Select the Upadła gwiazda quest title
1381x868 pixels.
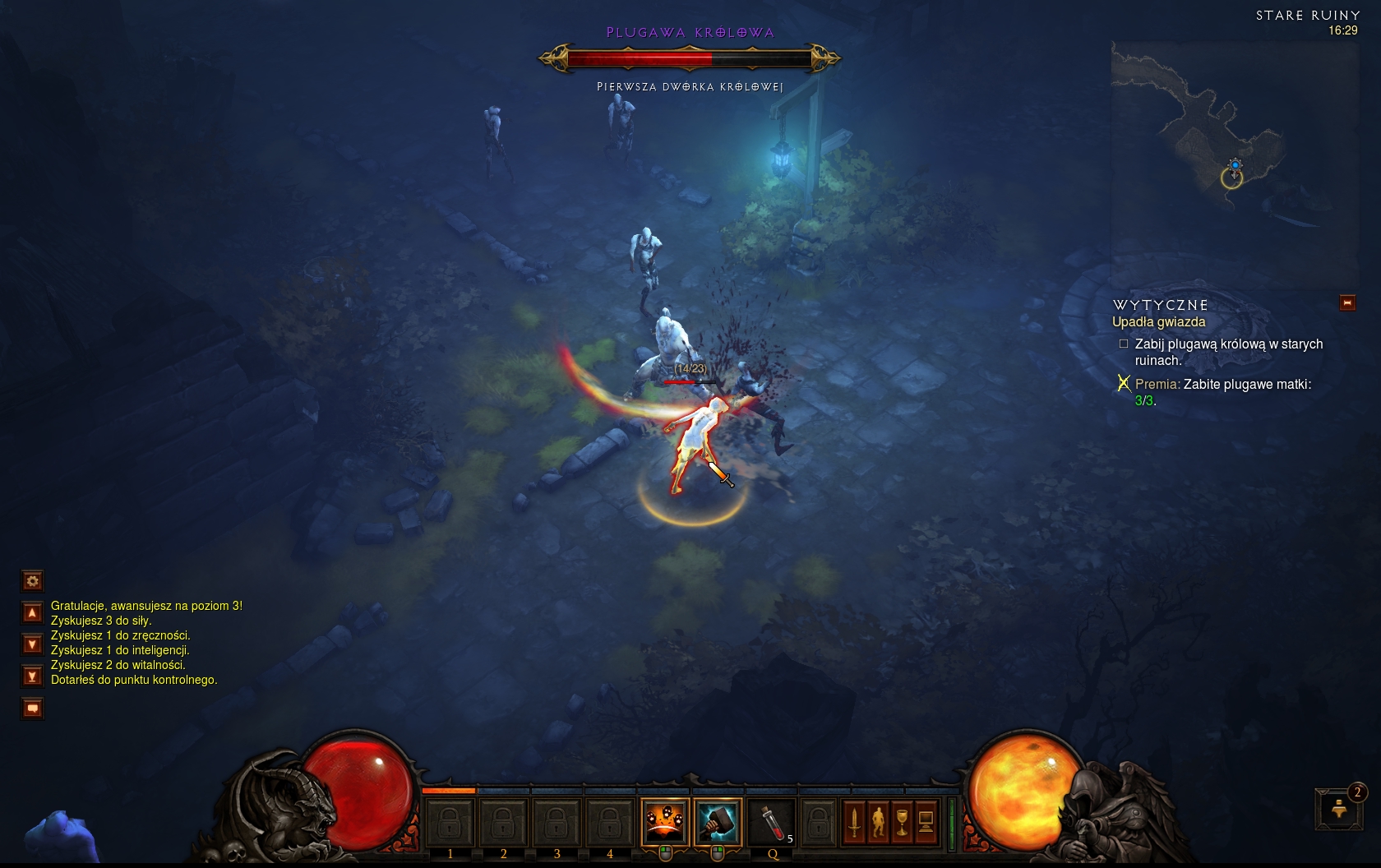point(1158,322)
